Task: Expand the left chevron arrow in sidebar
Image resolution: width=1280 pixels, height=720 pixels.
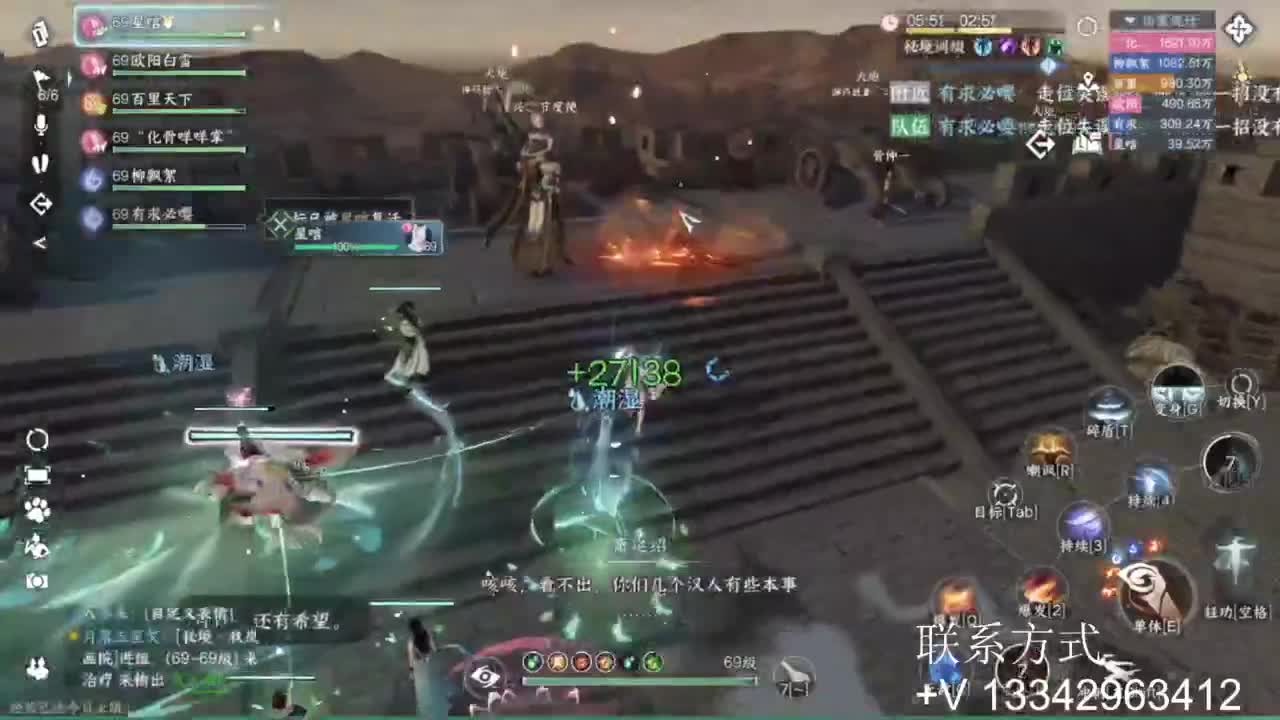Action: (40, 240)
